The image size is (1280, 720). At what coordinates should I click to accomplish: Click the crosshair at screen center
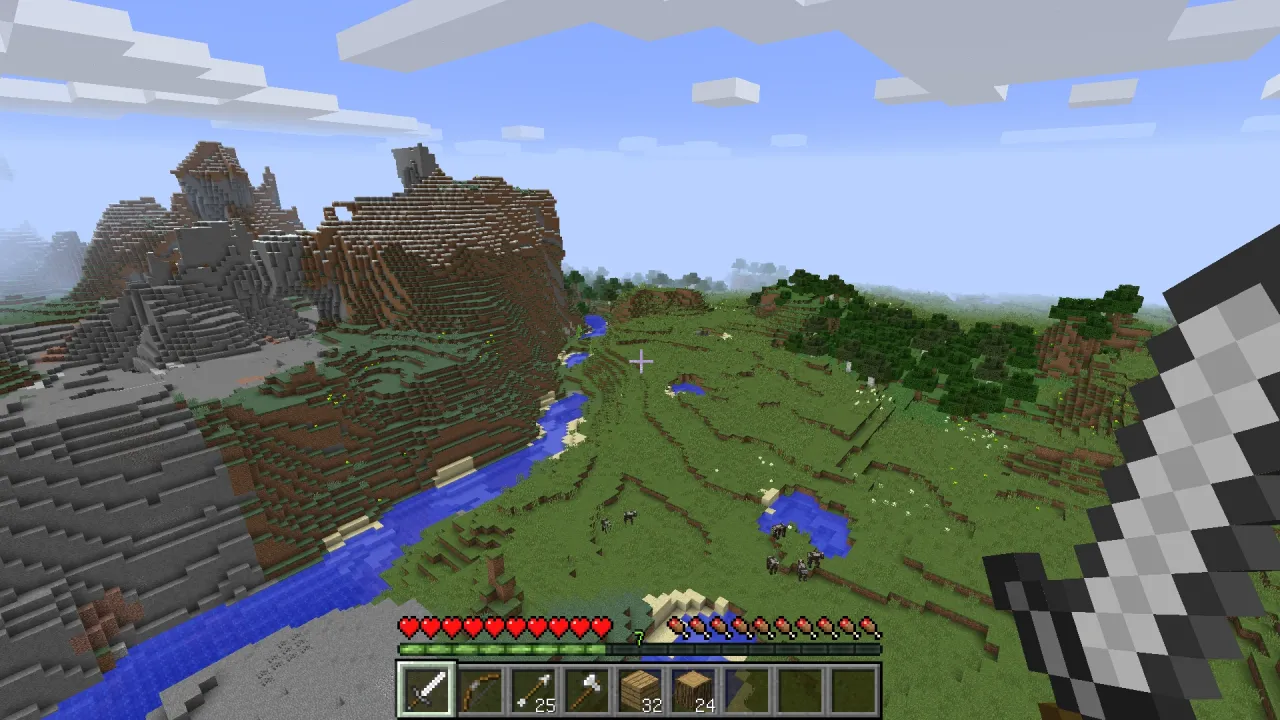(x=640, y=361)
